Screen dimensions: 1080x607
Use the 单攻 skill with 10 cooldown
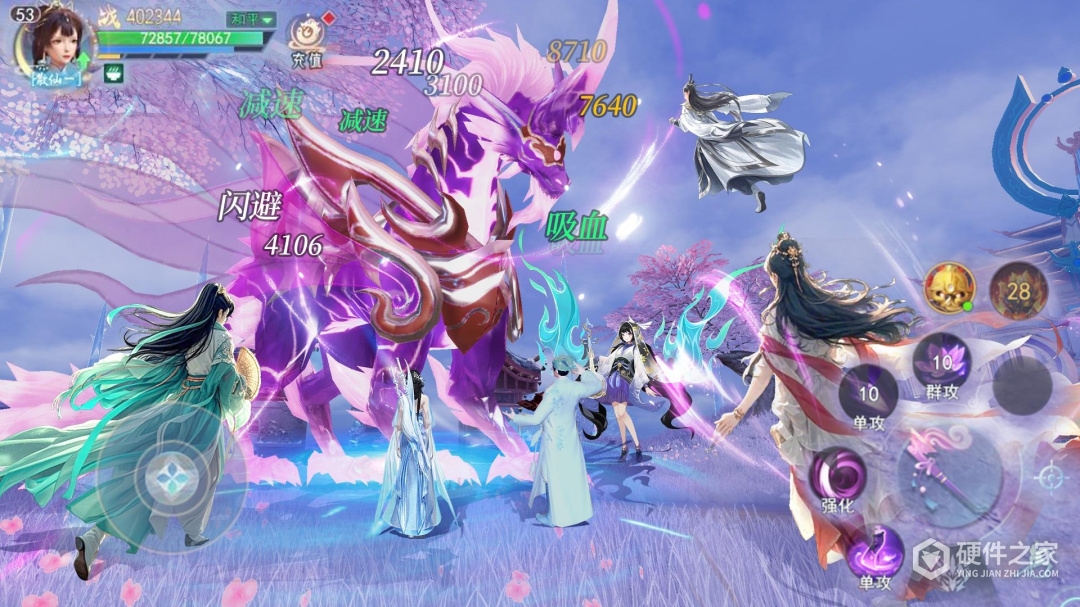868,396
